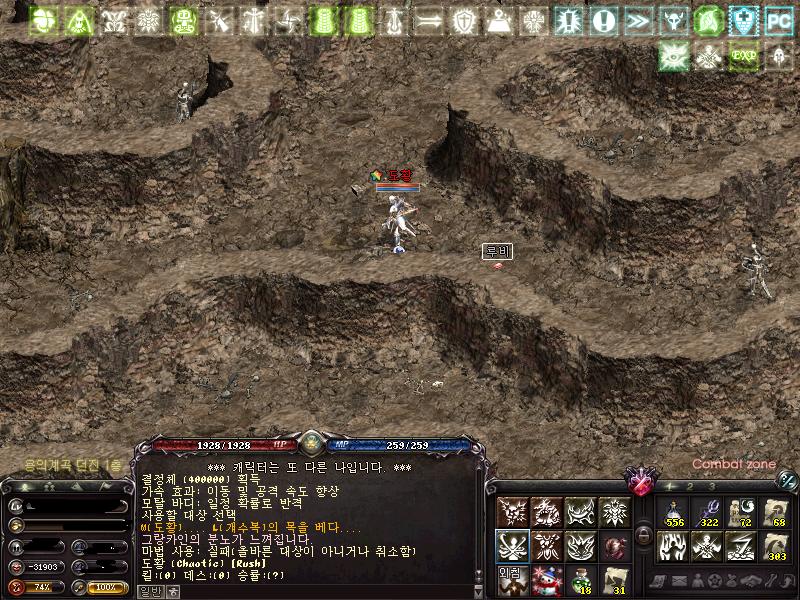
Task: Use the green potion with 18 left
Action: click(581, 579)
